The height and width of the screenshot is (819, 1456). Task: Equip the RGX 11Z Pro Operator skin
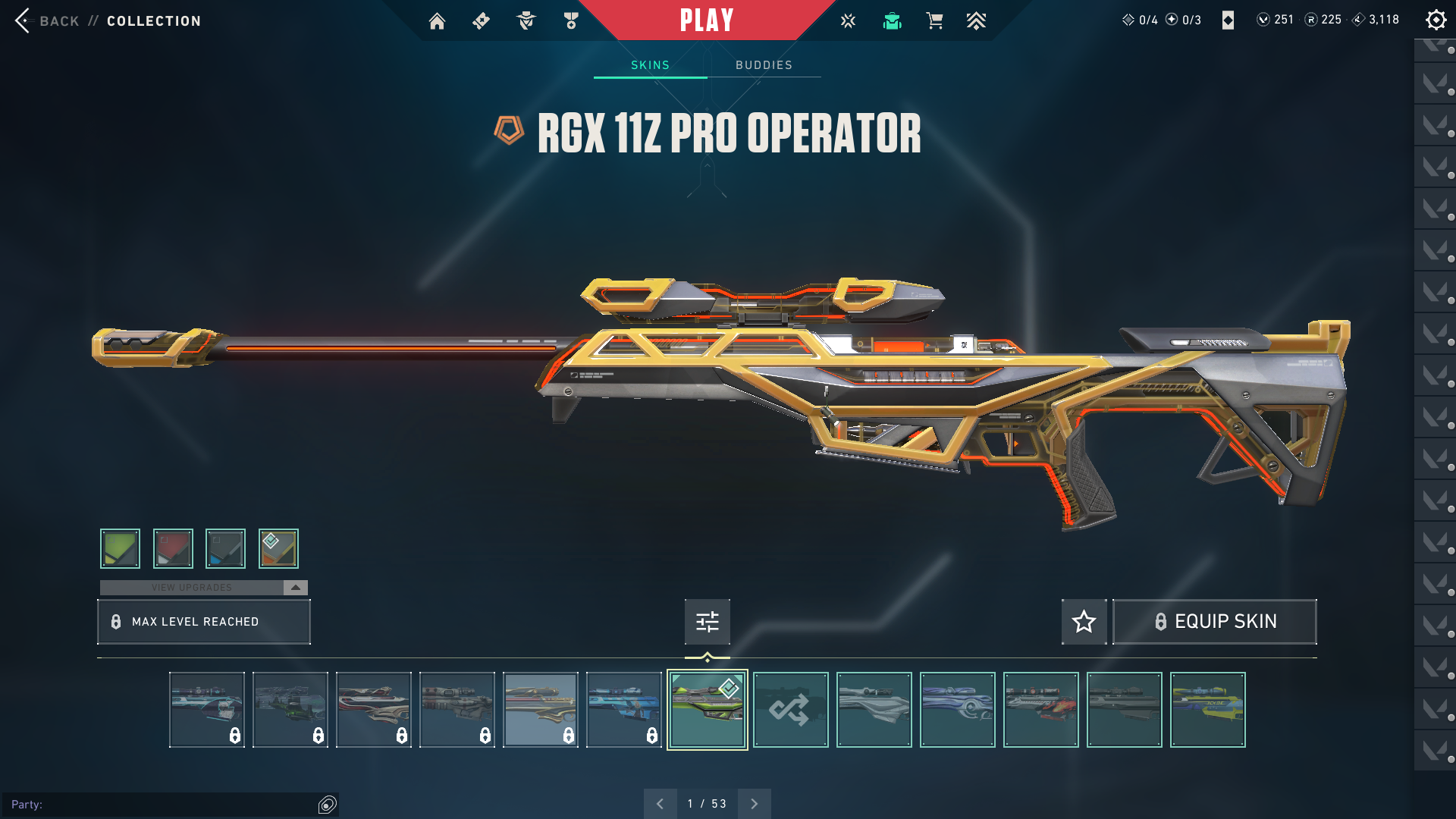1214,622
